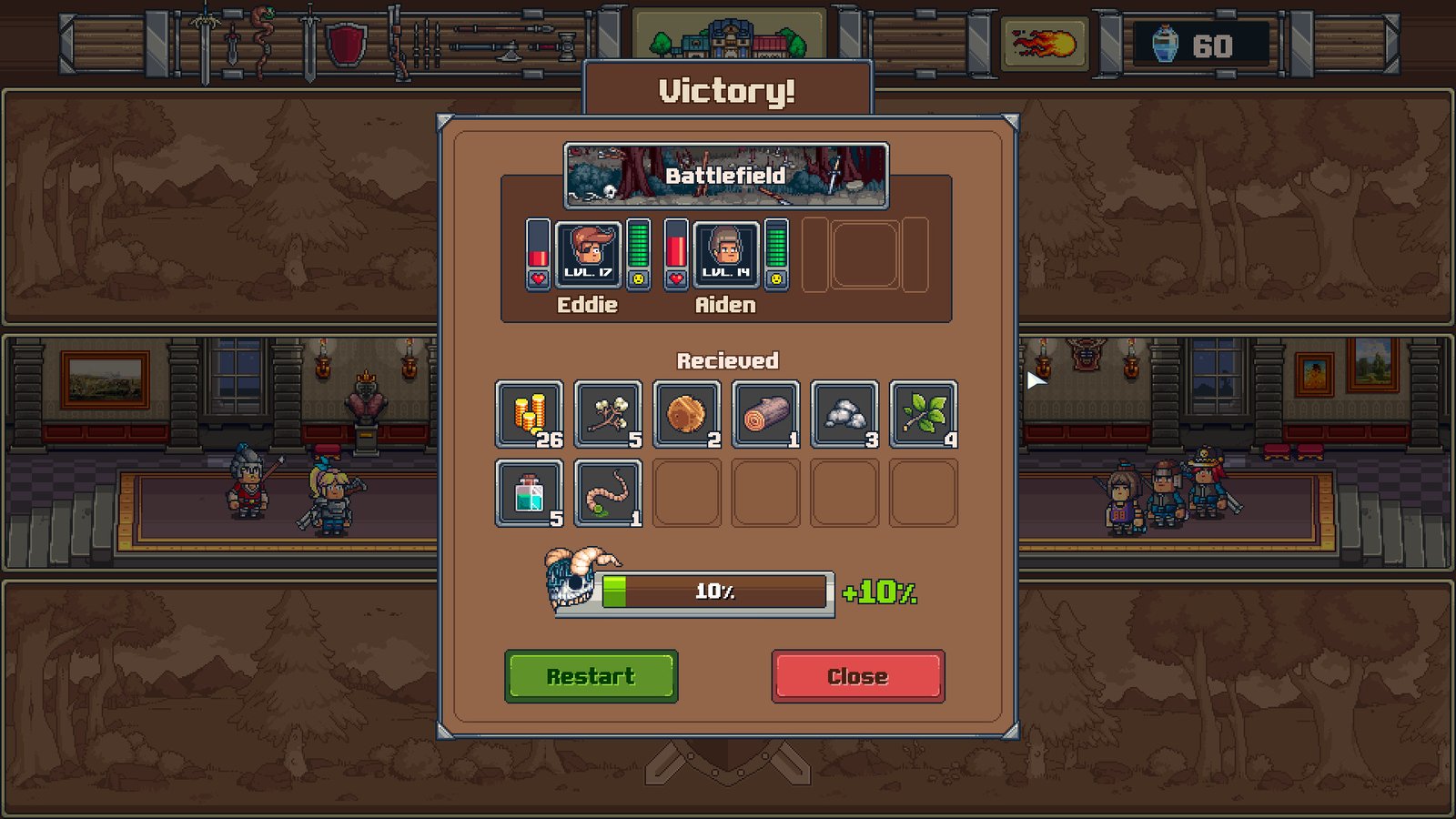Image resolution: width=1456 pixels, height=819 pixels.
Task: Click the green leaves reward item
Action: (923, 414)
